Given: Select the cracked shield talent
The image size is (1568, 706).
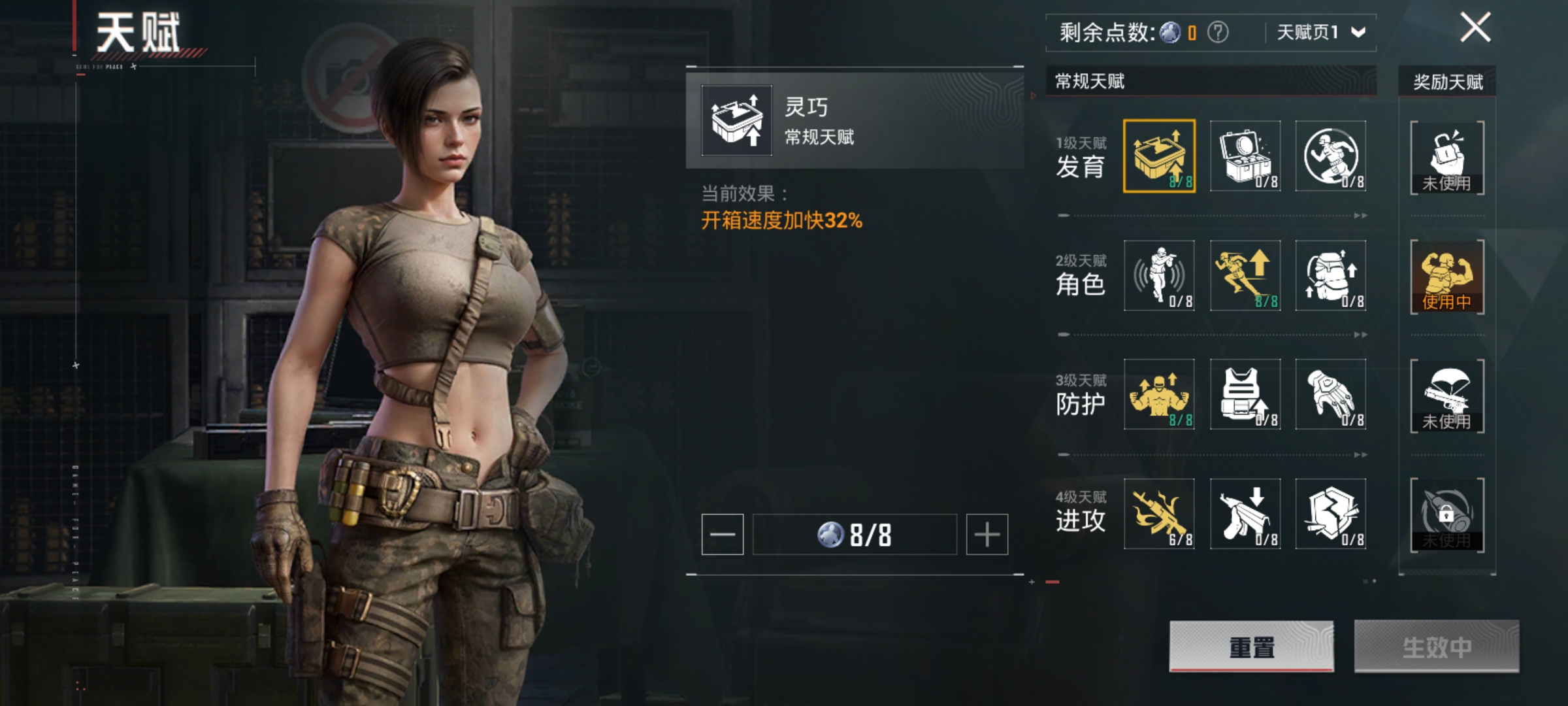Looking at the screenshot, I should 1331,514.
